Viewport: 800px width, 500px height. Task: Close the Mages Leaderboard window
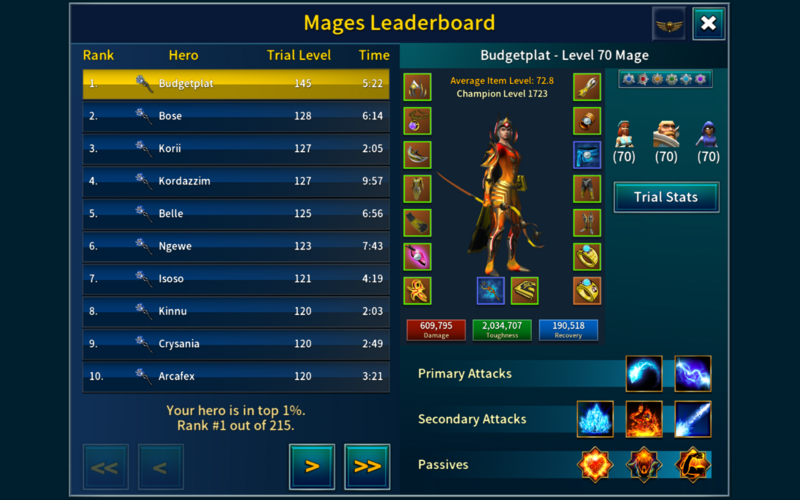708,23
